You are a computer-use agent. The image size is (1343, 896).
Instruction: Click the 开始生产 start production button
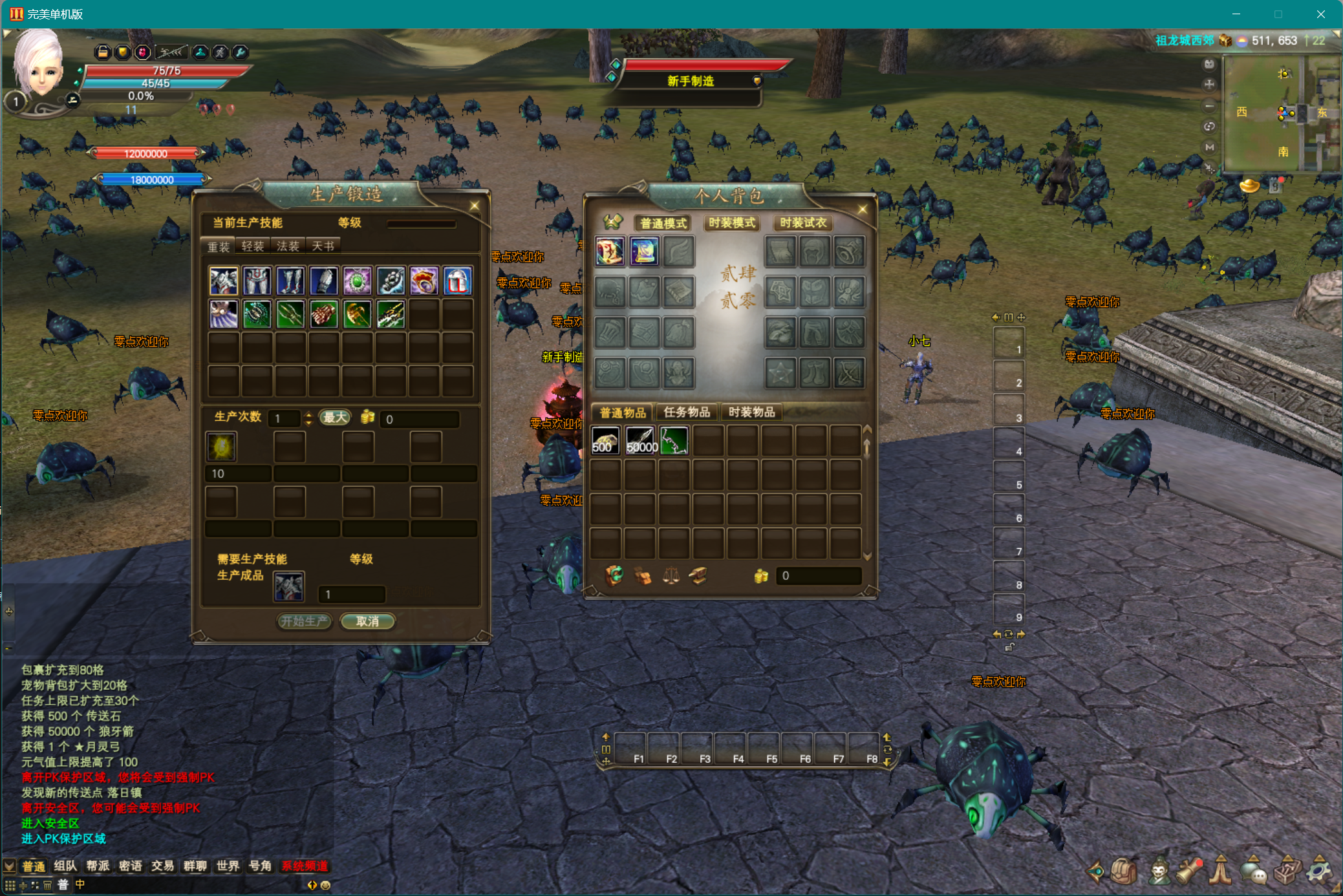pyautogui.click(x=305, y=621)
